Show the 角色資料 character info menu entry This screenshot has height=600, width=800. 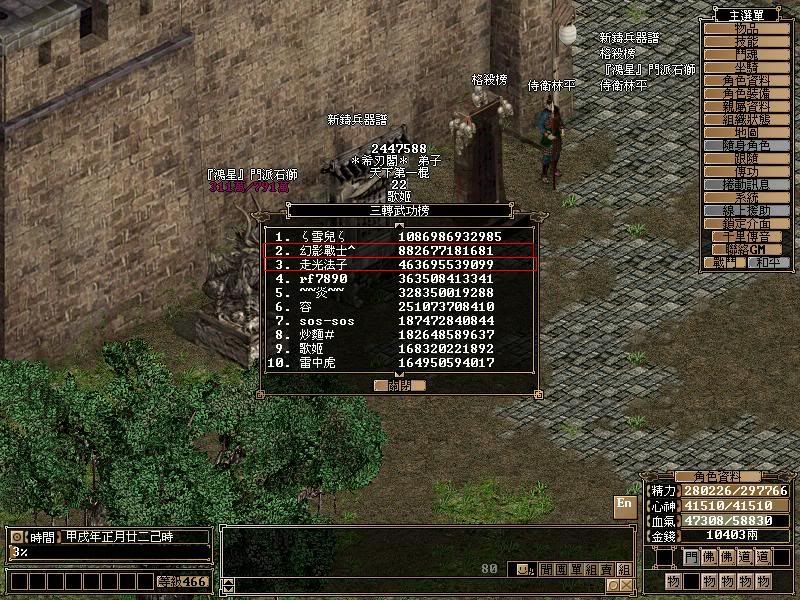pyautogui.click(x=747, y=80)
